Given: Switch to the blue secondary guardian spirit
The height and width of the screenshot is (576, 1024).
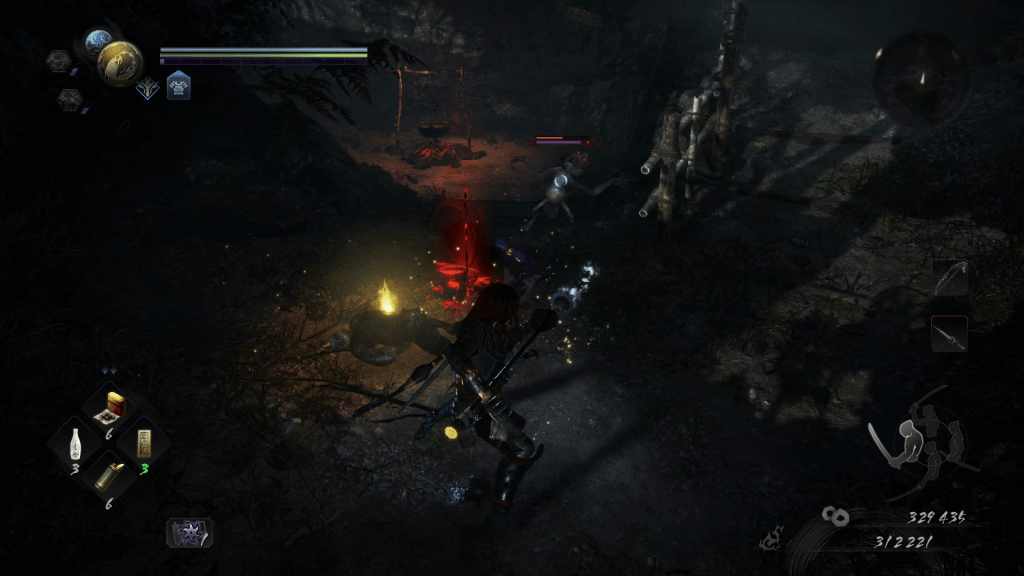Looking at the screenshot, I should tap(99, 42).
